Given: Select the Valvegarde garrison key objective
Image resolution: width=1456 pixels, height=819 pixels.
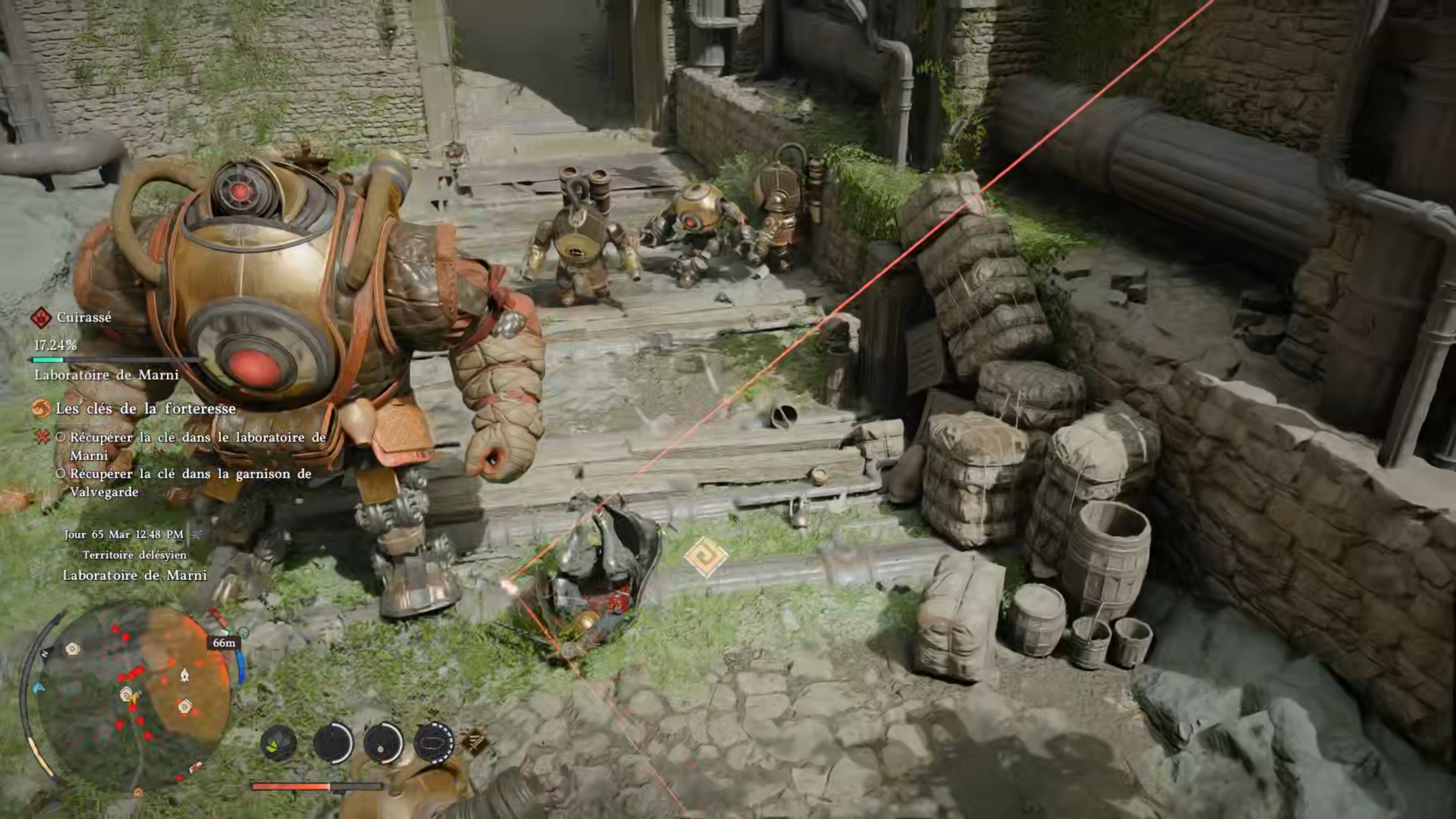Looking at the screenshot, I should (x=190, y=483).
